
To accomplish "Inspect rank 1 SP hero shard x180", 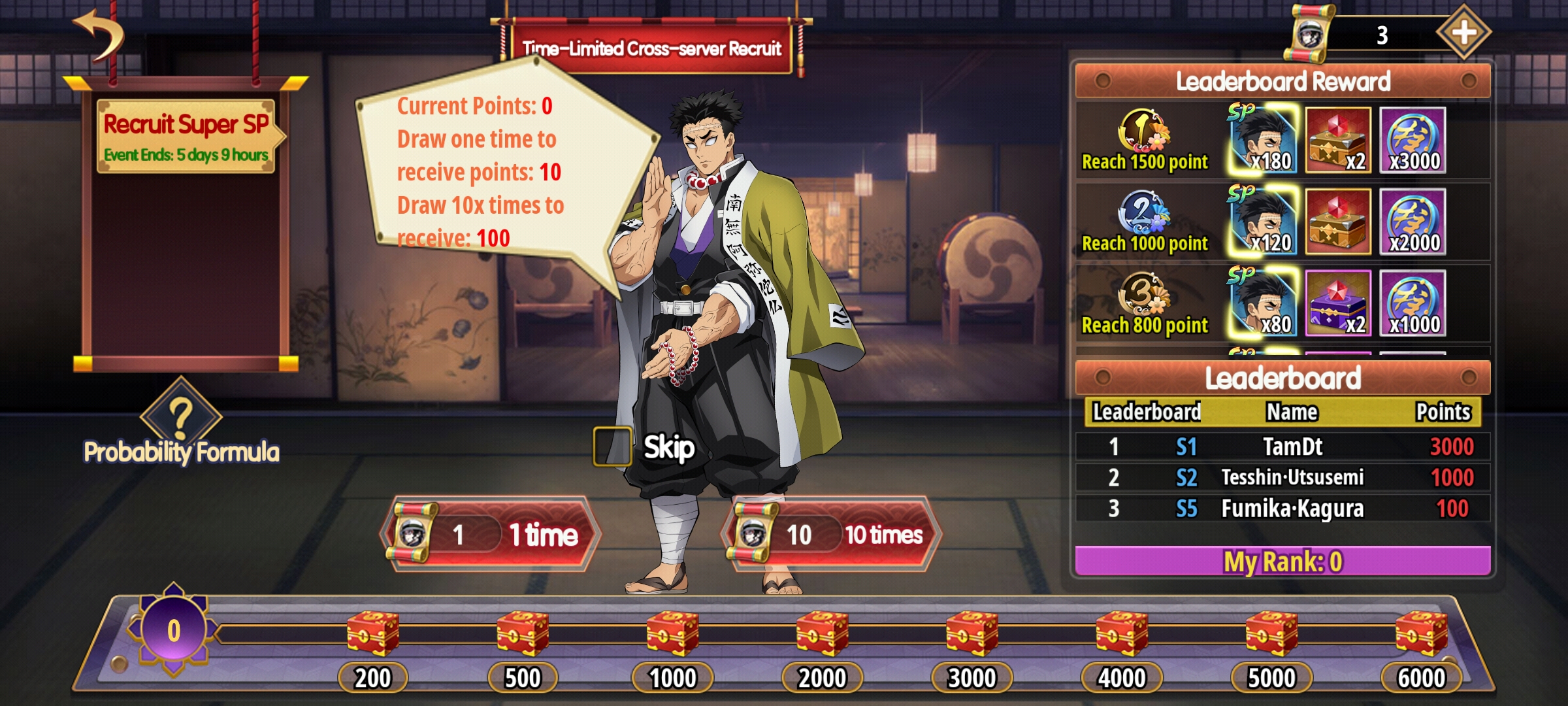I will 1264,141.
